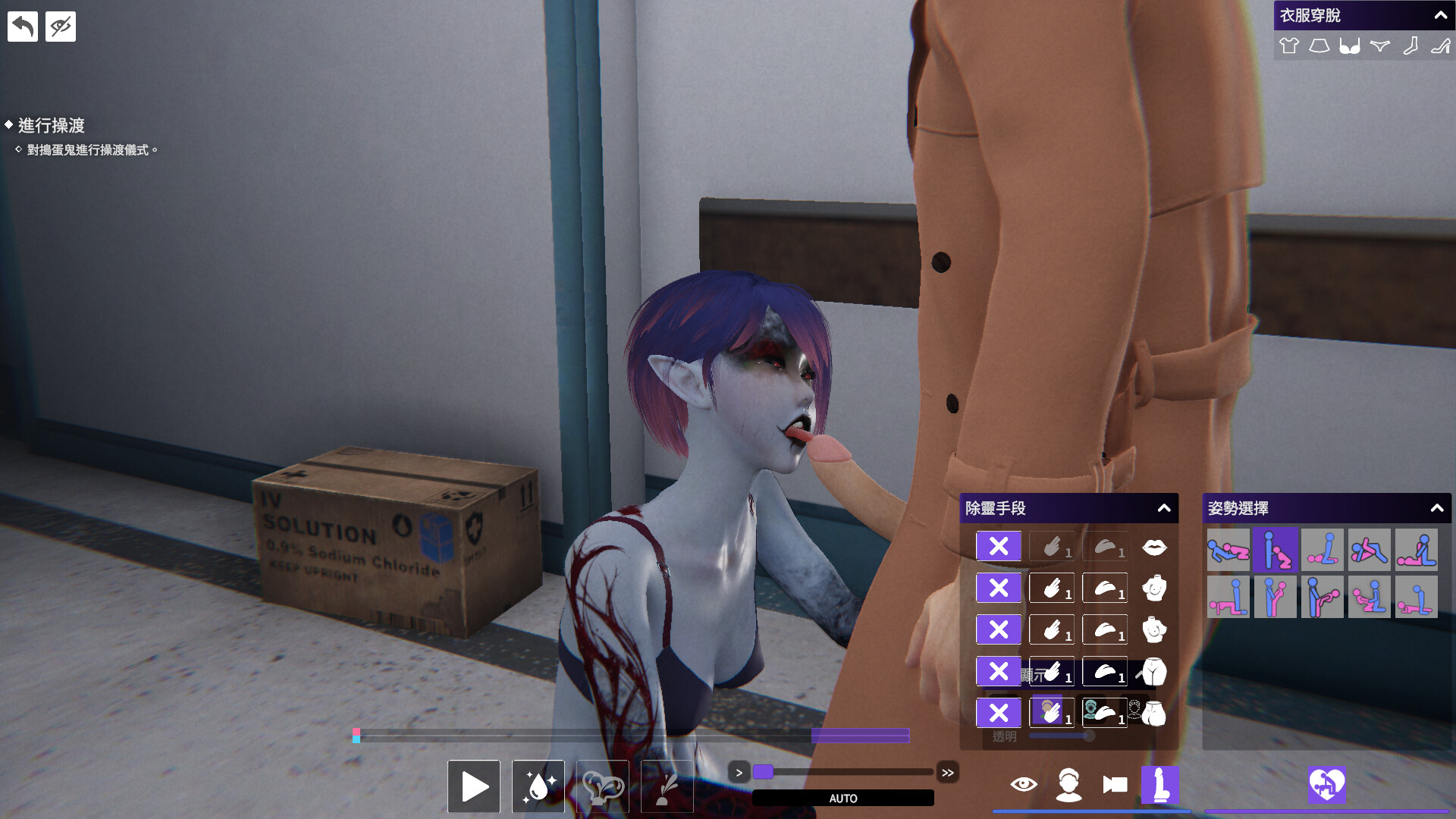Image resolution: width=1456 pixels, height=819 pixels.
Task: Select the camera/video recording icon
Action: 1114,785
